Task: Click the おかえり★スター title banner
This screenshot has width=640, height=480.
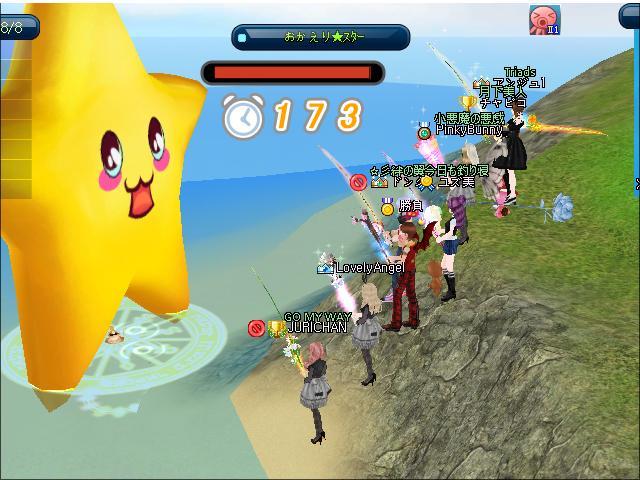Action: click(321, 38)
